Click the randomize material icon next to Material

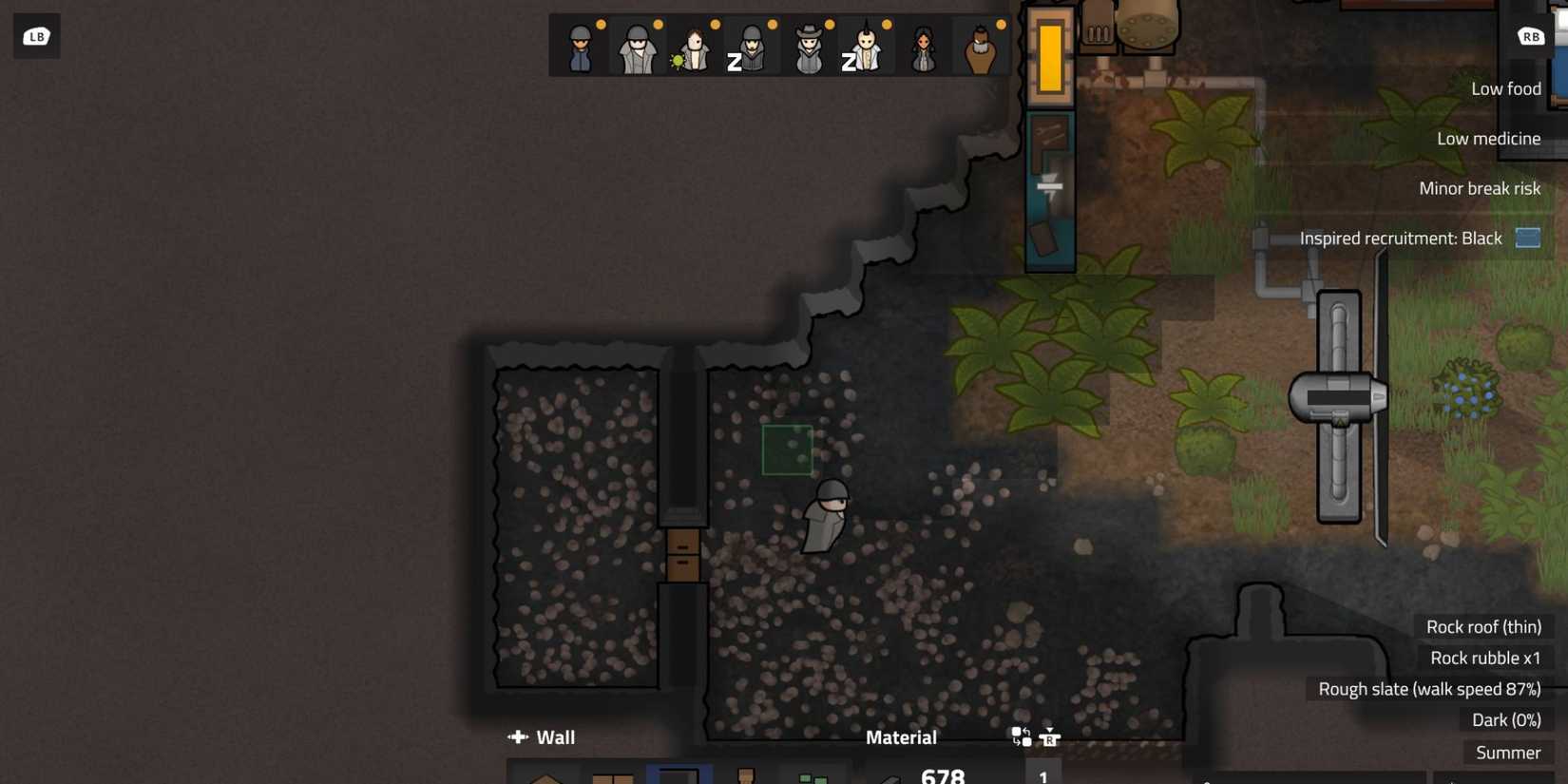point(1022,737)
